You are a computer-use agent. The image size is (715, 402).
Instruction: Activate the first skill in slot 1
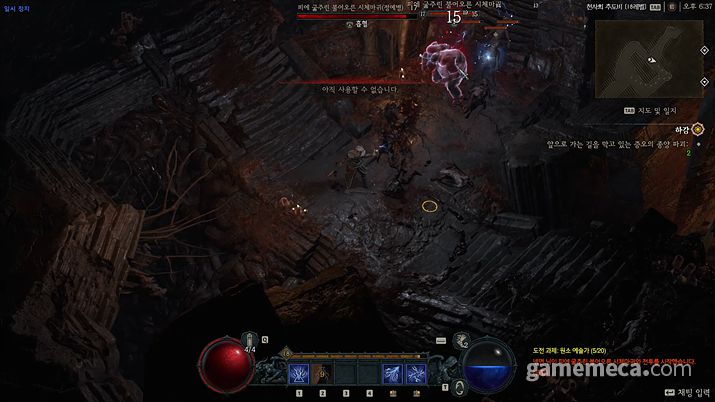(x=298, y=374)
